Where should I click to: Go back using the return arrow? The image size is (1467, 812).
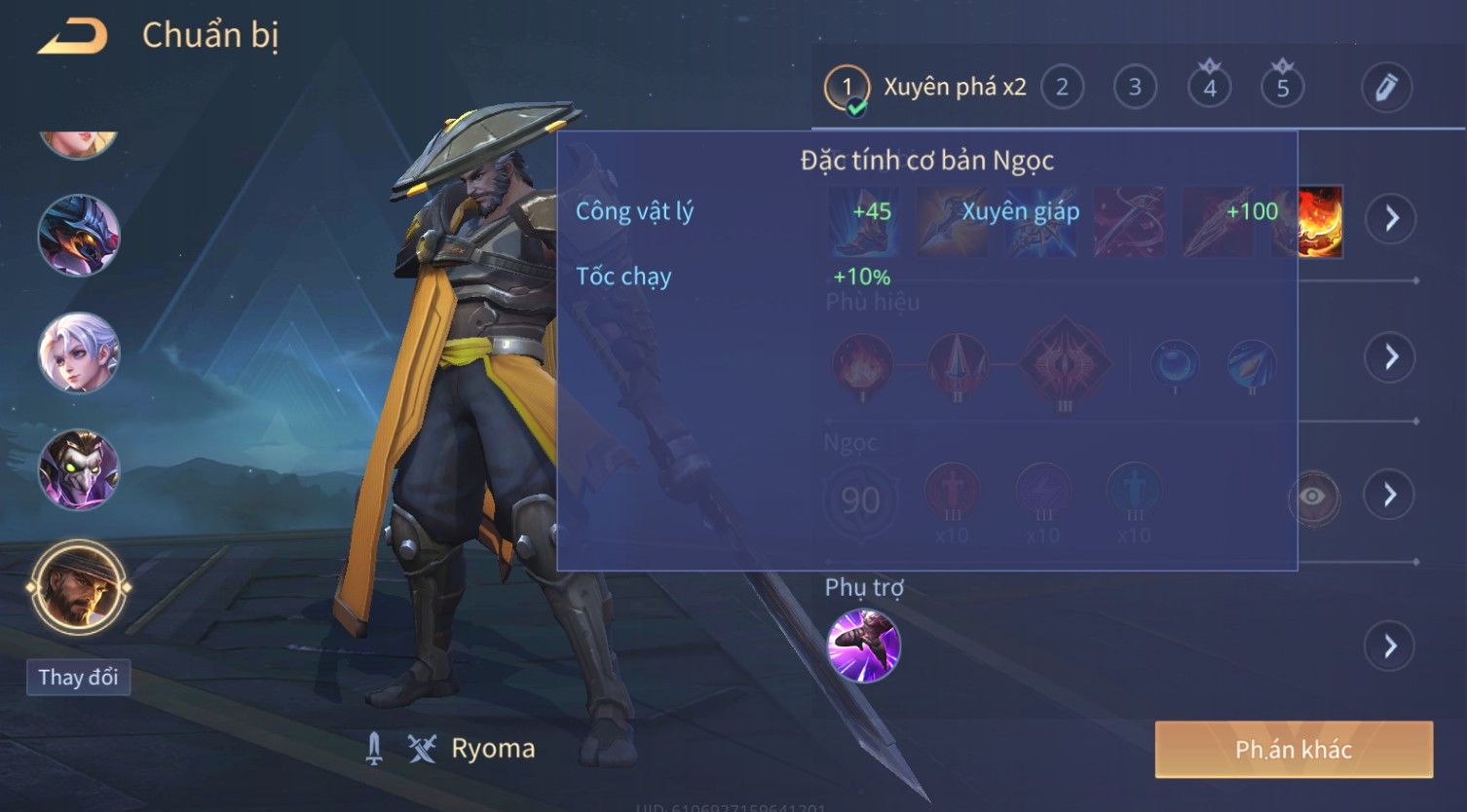click(72, 37)
